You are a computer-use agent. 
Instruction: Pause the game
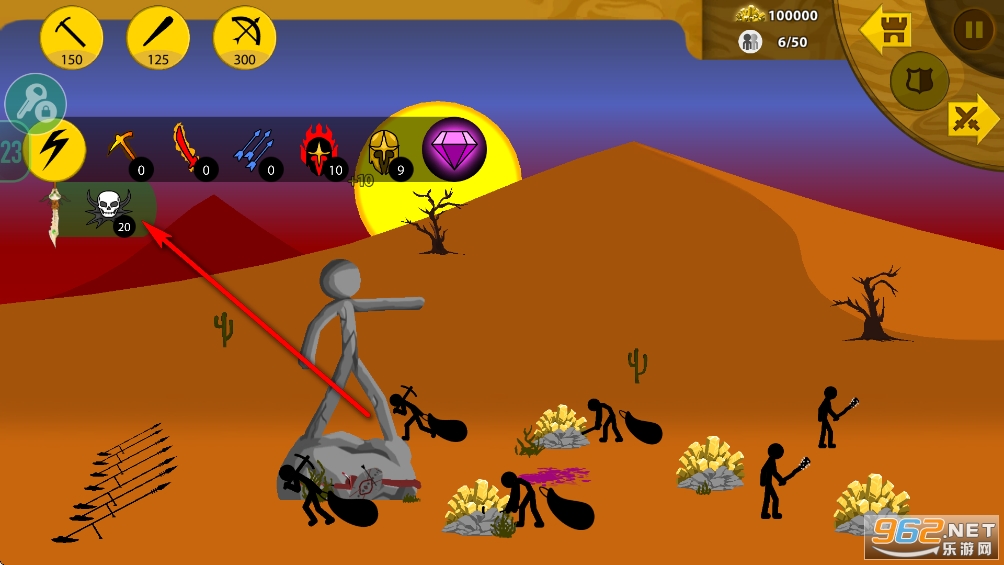pos(972,29)
